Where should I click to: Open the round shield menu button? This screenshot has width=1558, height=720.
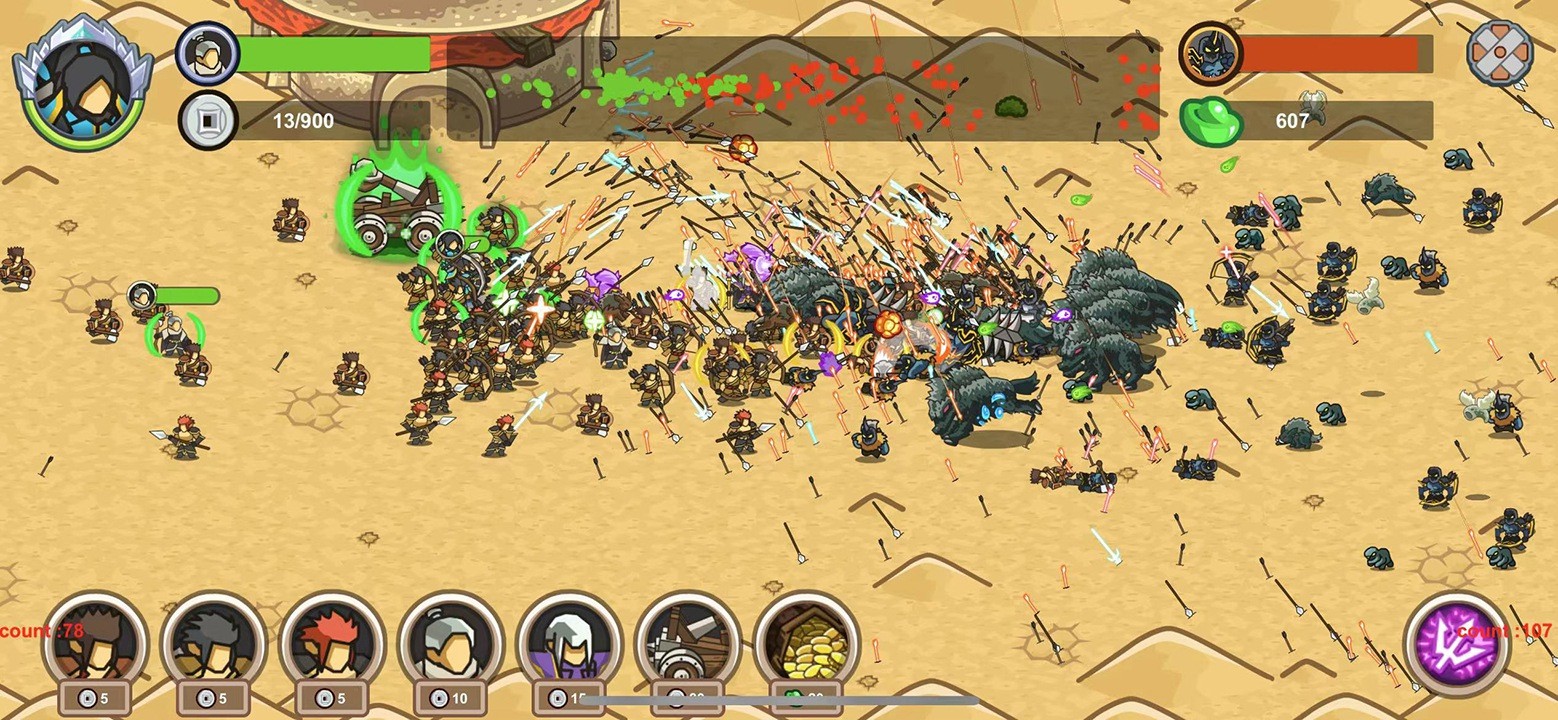click(1499, 53)
